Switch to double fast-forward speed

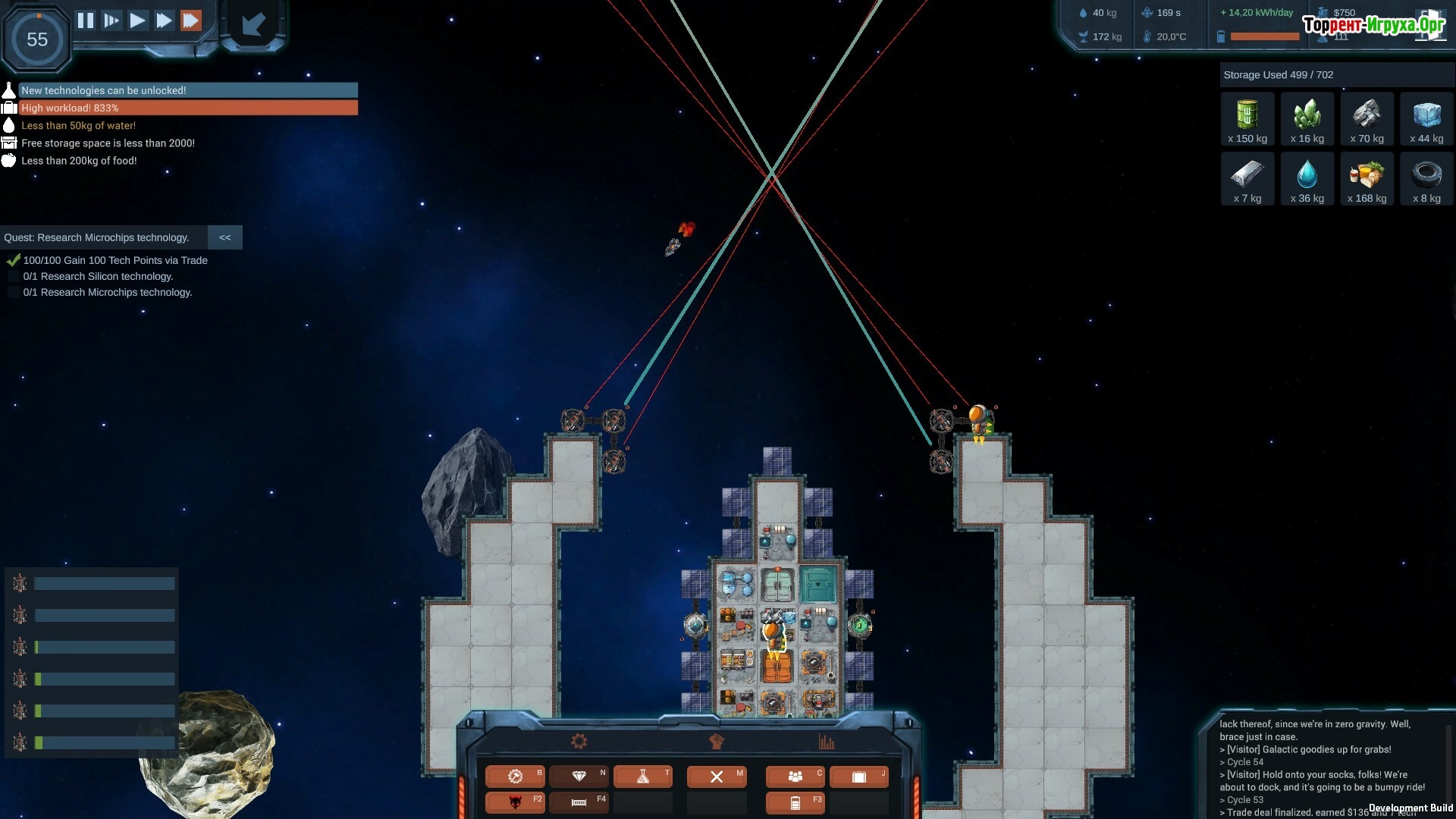click(x=164, y=20)
